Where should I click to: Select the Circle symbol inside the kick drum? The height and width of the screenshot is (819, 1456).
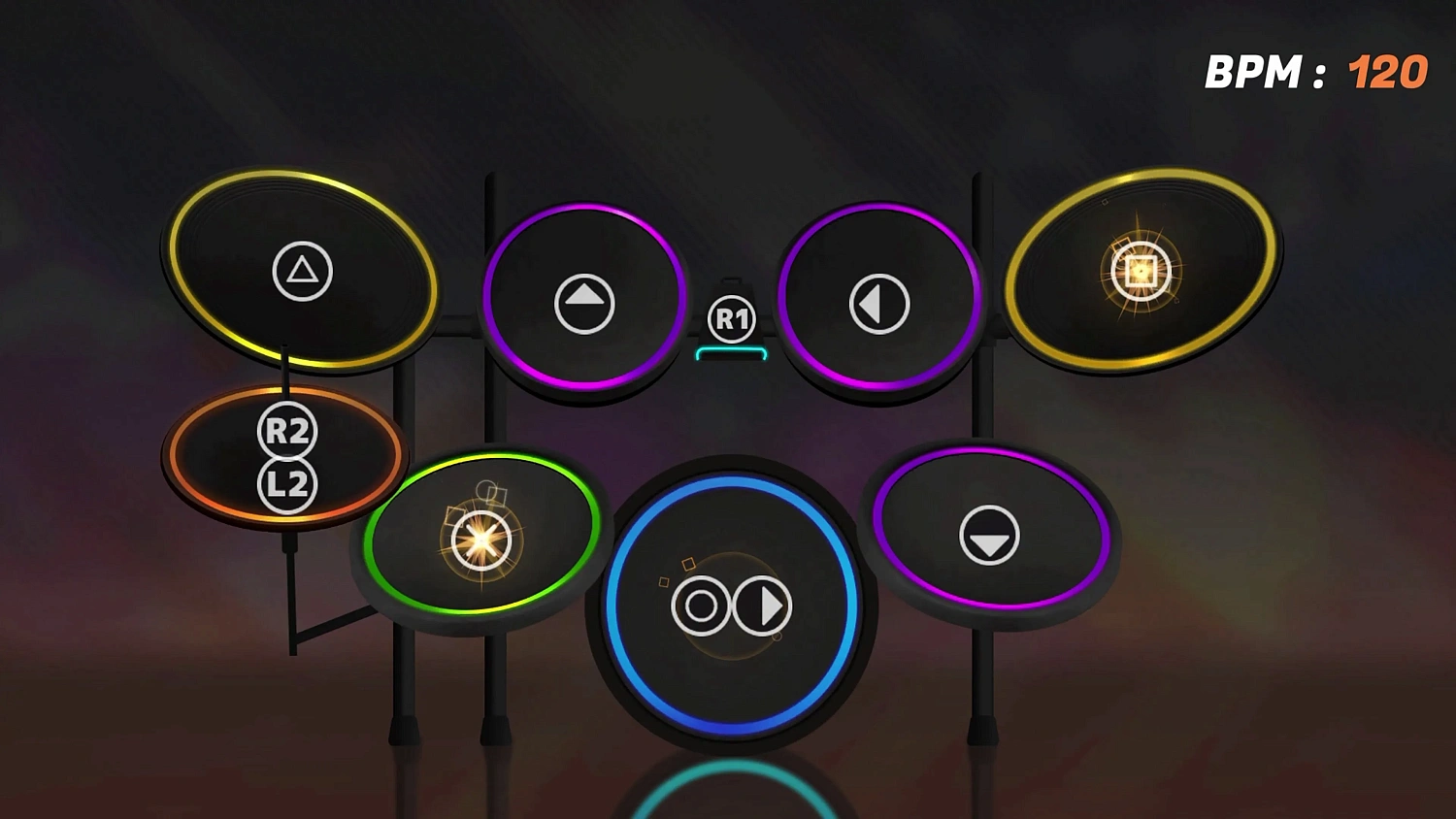point(699,605)
